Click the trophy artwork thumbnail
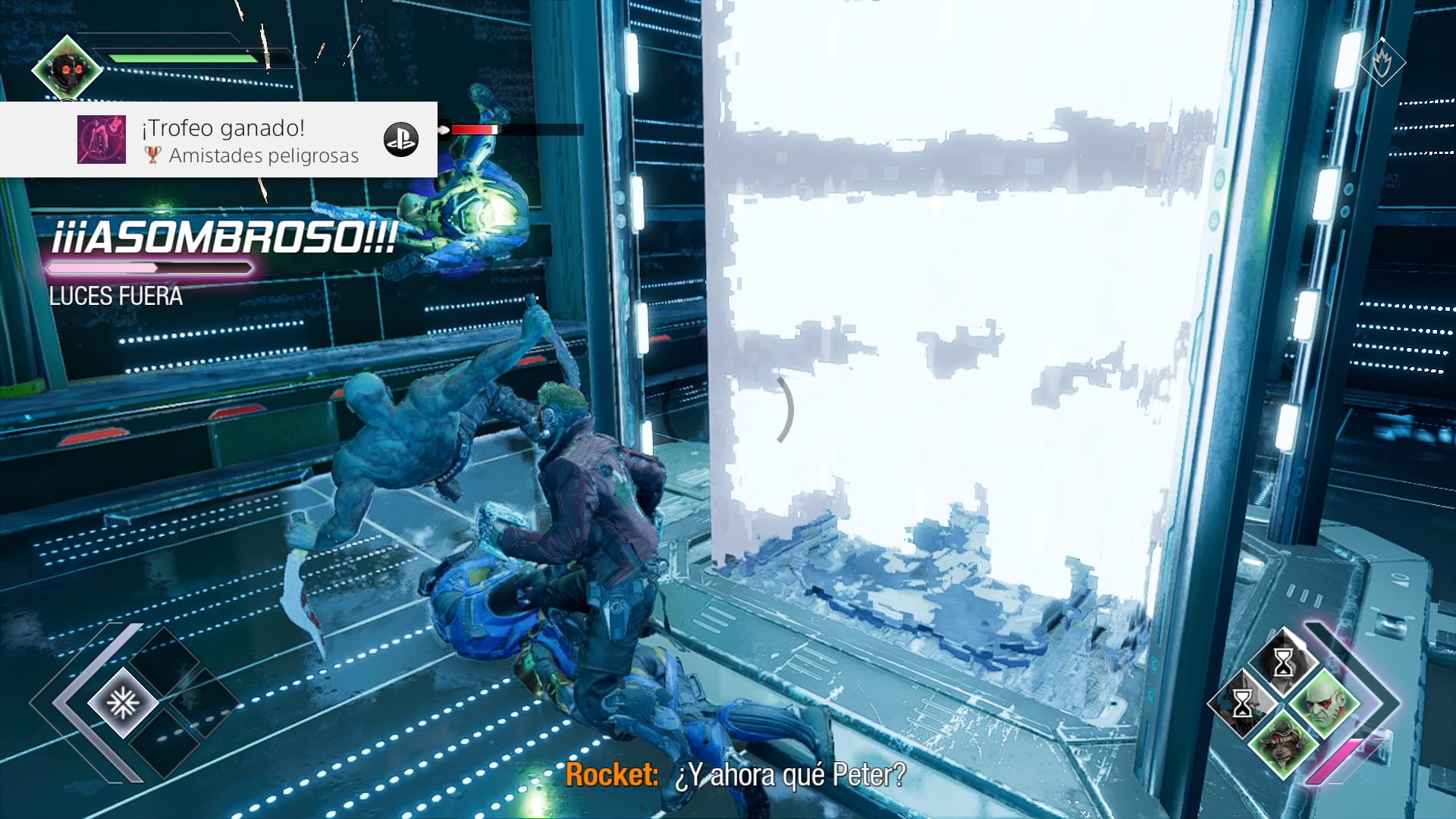Screen dimensions: 1456x819 click(102, 140)
